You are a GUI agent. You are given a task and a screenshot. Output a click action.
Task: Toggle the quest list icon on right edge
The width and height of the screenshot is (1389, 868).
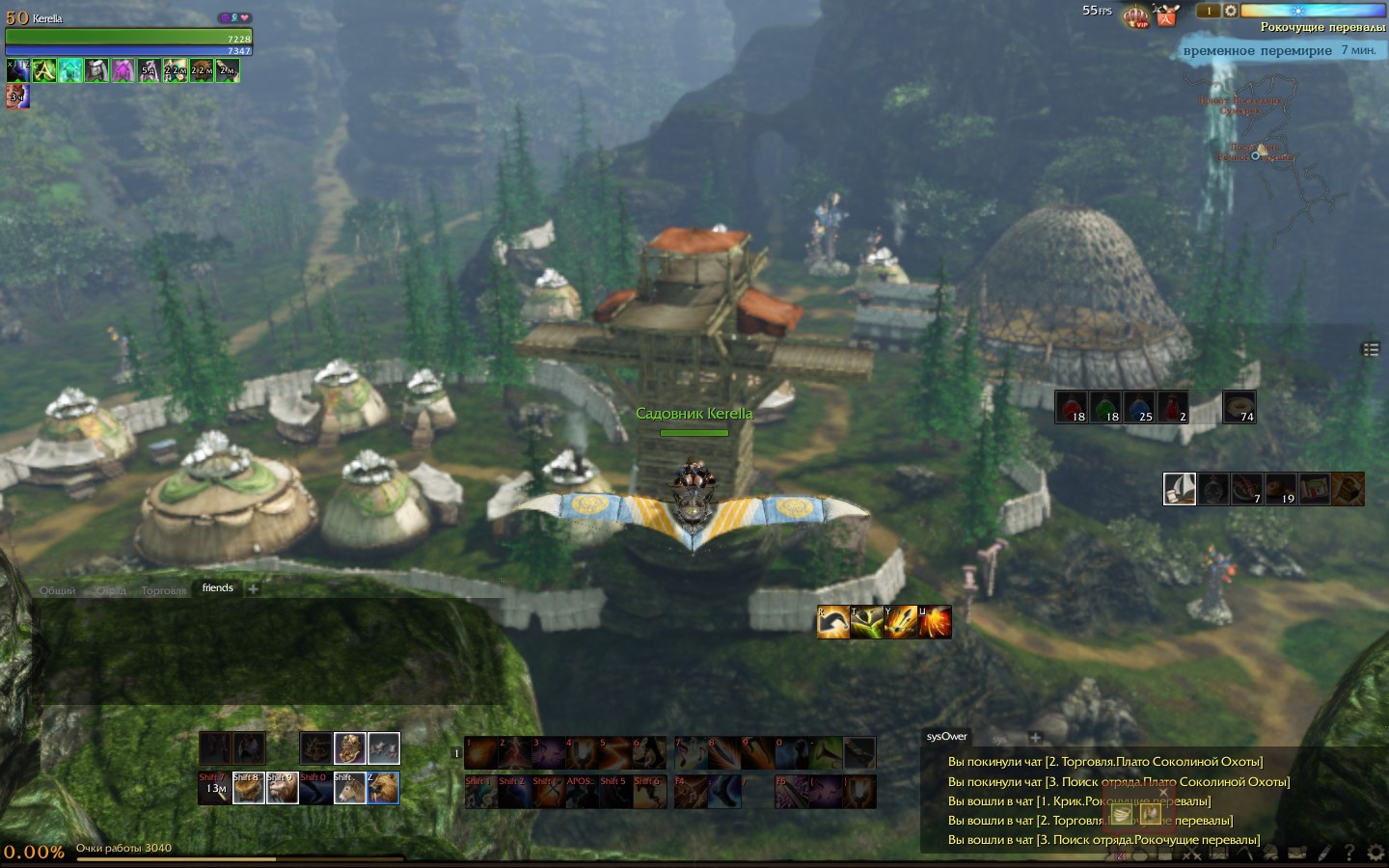tap(1371, 349)
